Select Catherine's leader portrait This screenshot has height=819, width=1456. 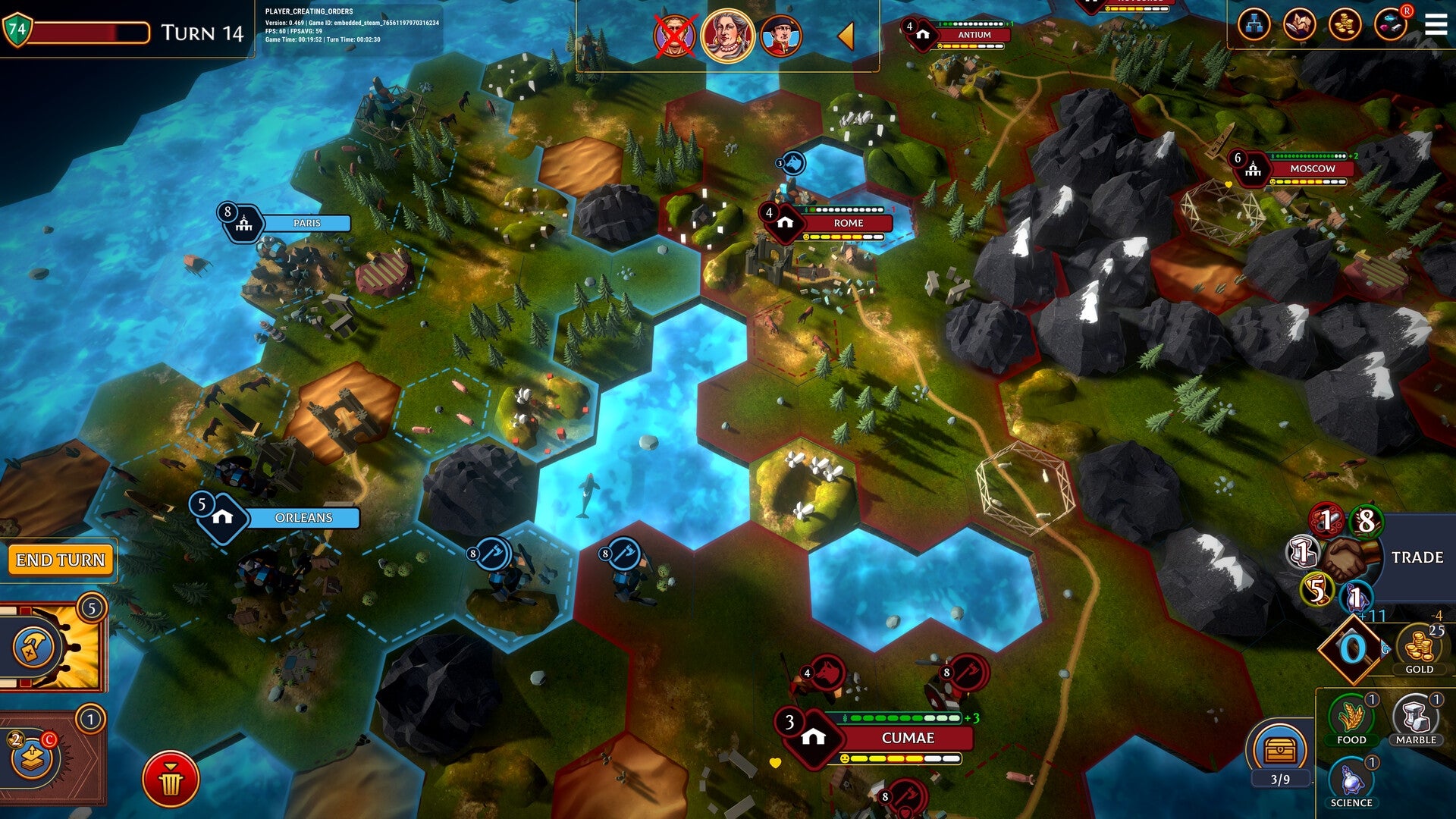[x=728, y=36]
